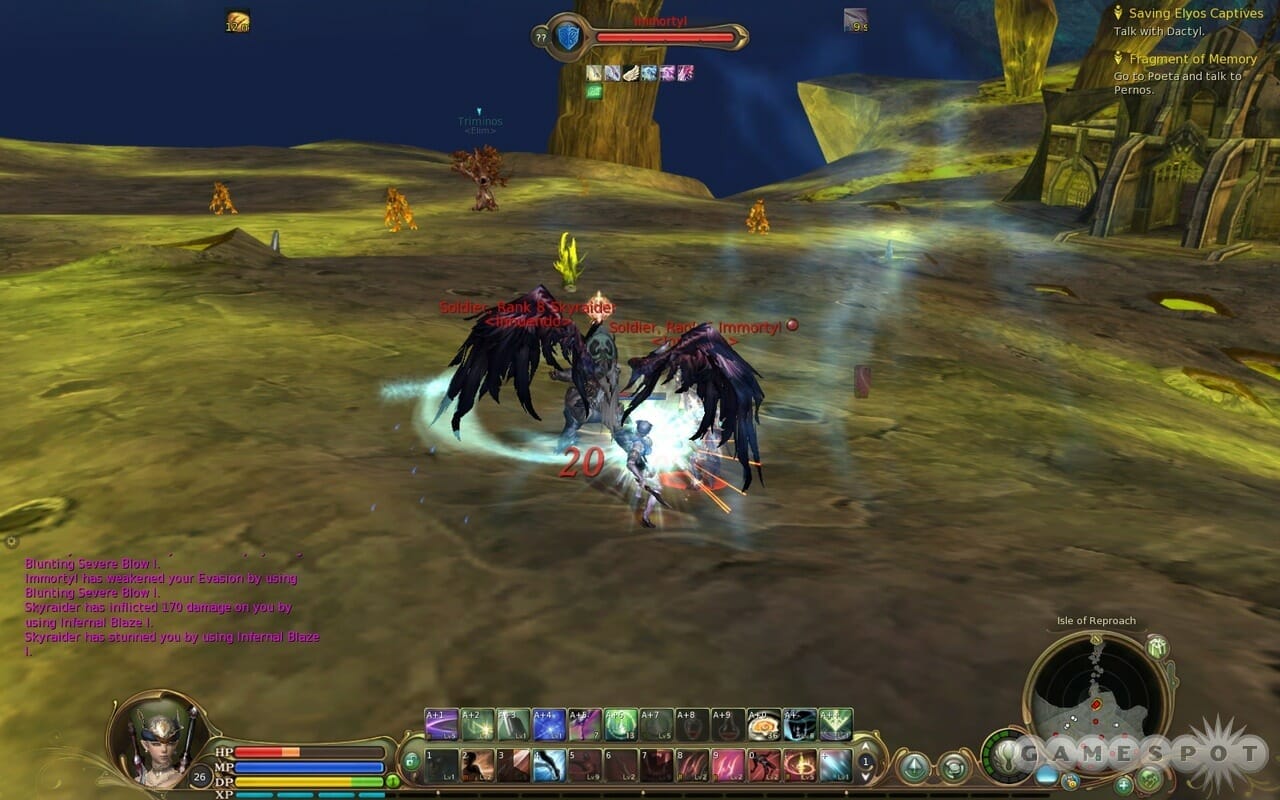1280x800 pixels.
Task: Trigger the blue burst skill in slot A+4
Action: click(x=549, y=724)
